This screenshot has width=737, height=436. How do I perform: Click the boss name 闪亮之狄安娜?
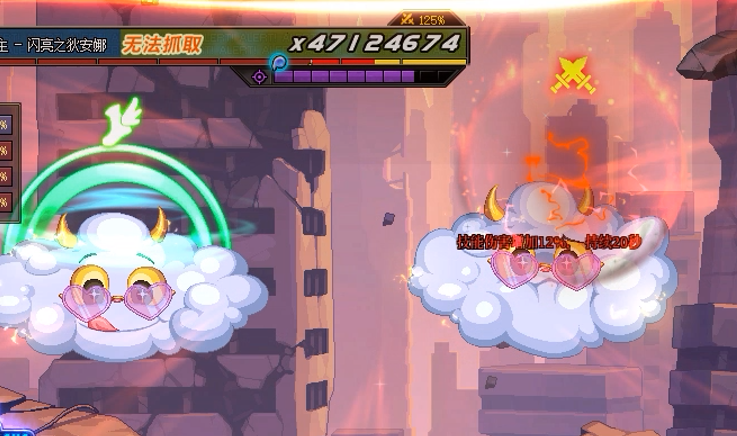(x=66, y=45)
